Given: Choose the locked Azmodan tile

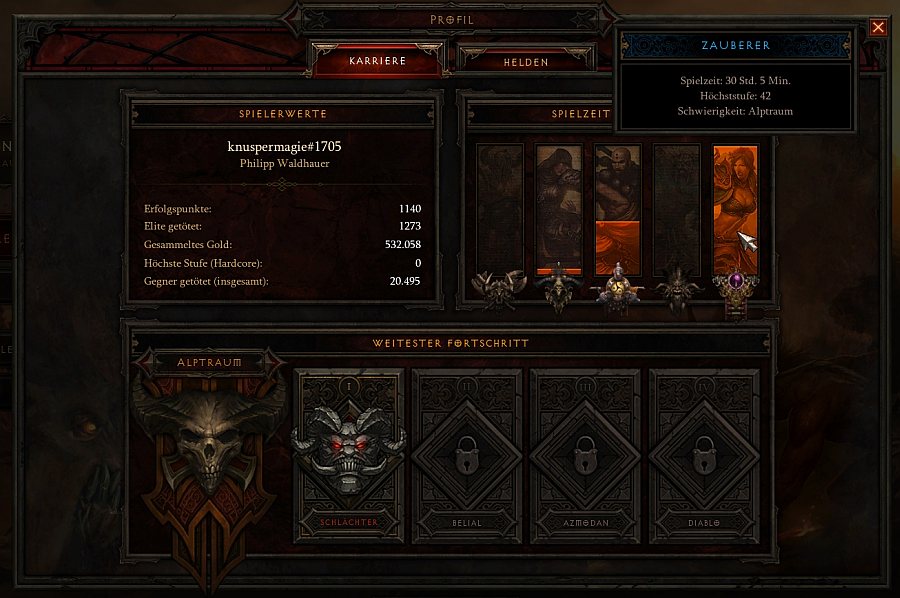Looking at the screenshot, I should click(585, 455).
